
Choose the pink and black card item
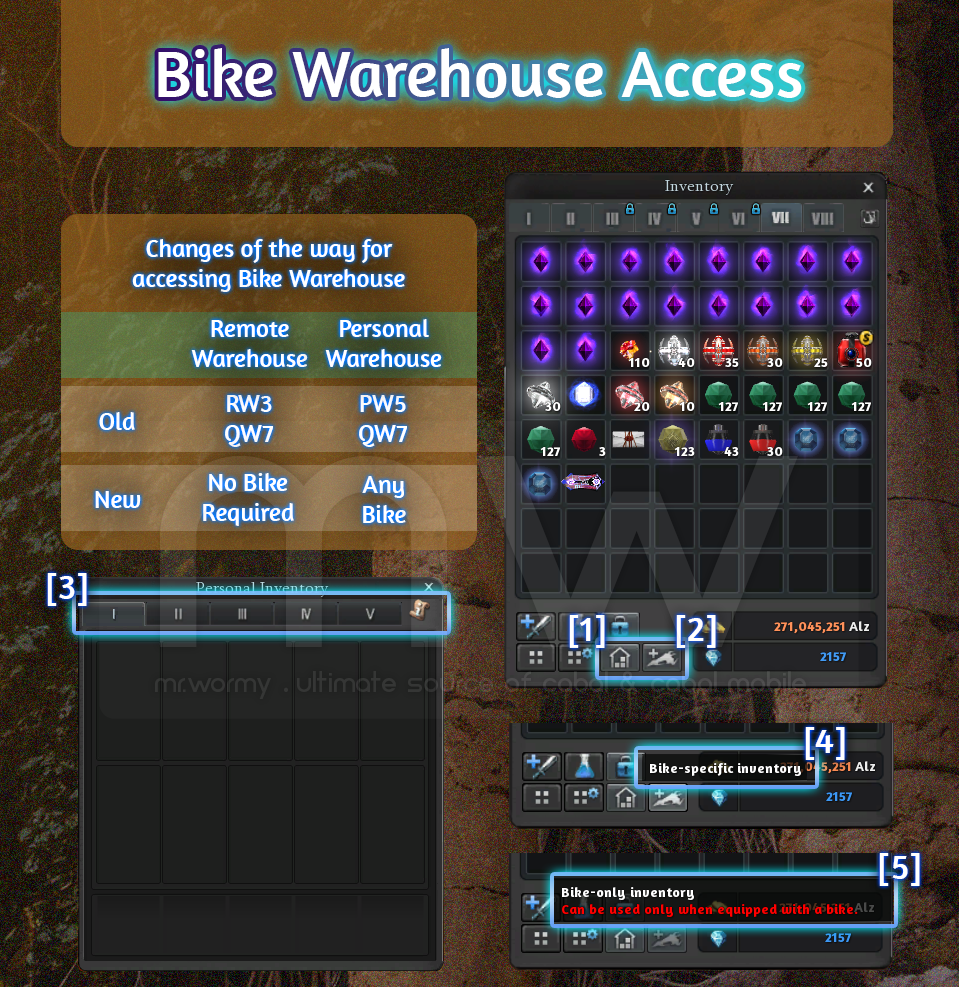click(x=585, y=483)
